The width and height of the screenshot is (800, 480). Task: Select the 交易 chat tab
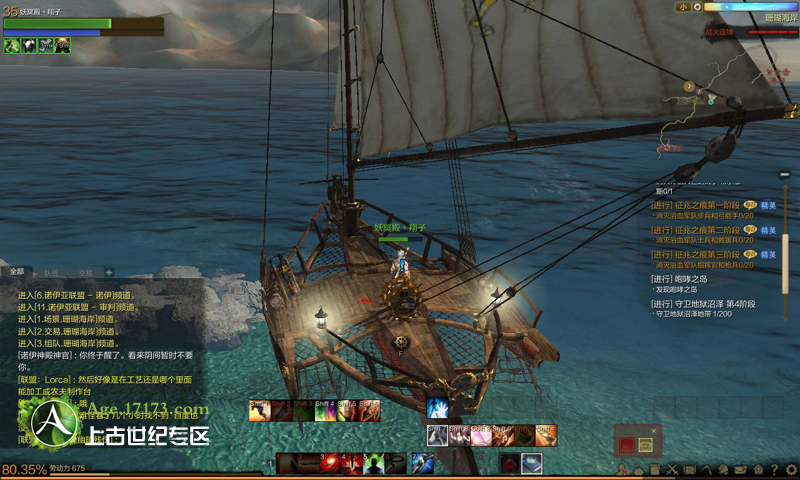click(85, 272)
